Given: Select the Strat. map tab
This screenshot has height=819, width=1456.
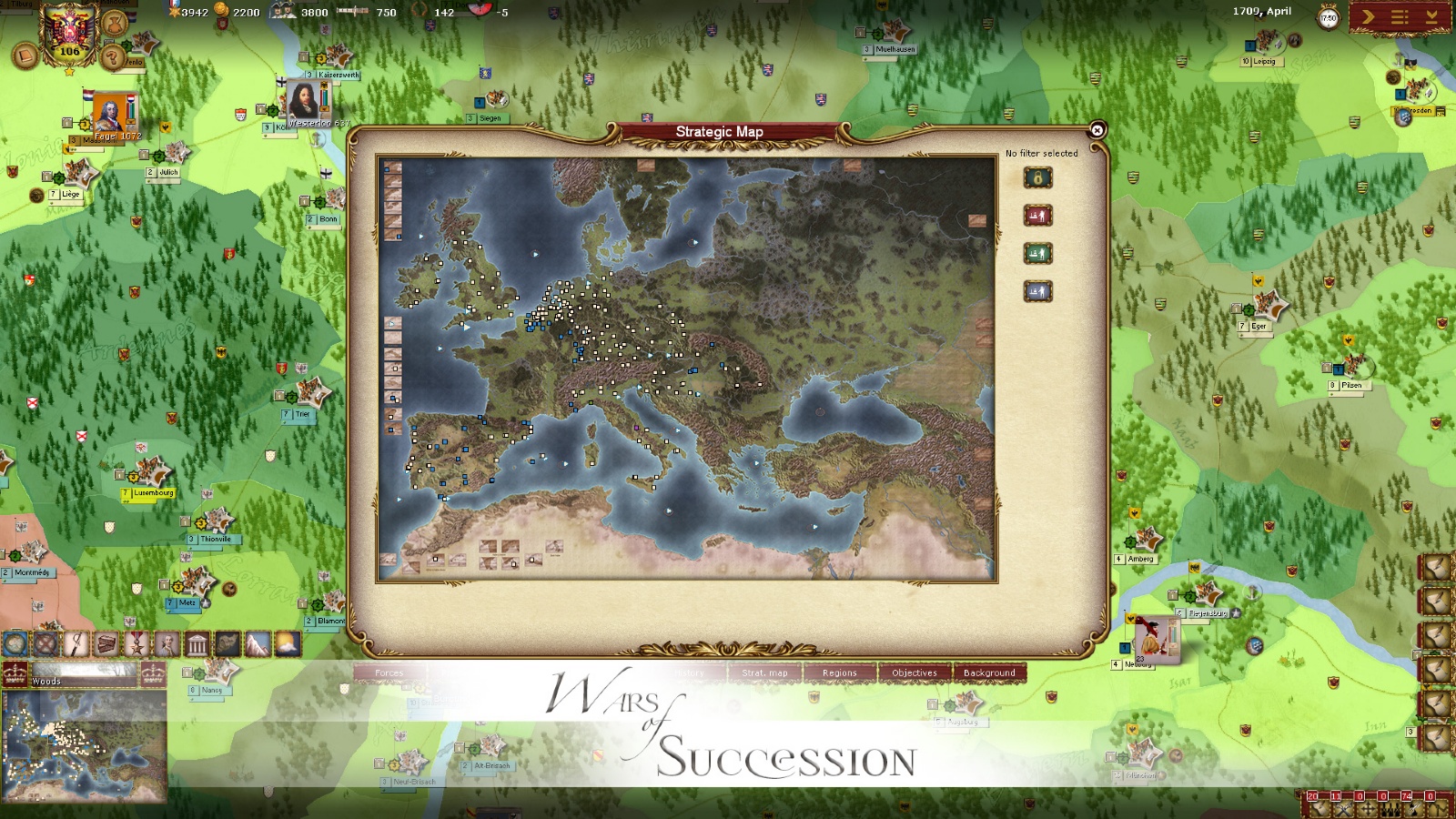Looking at the screenshot, I should pyautogui.click(x=764, y=672).
